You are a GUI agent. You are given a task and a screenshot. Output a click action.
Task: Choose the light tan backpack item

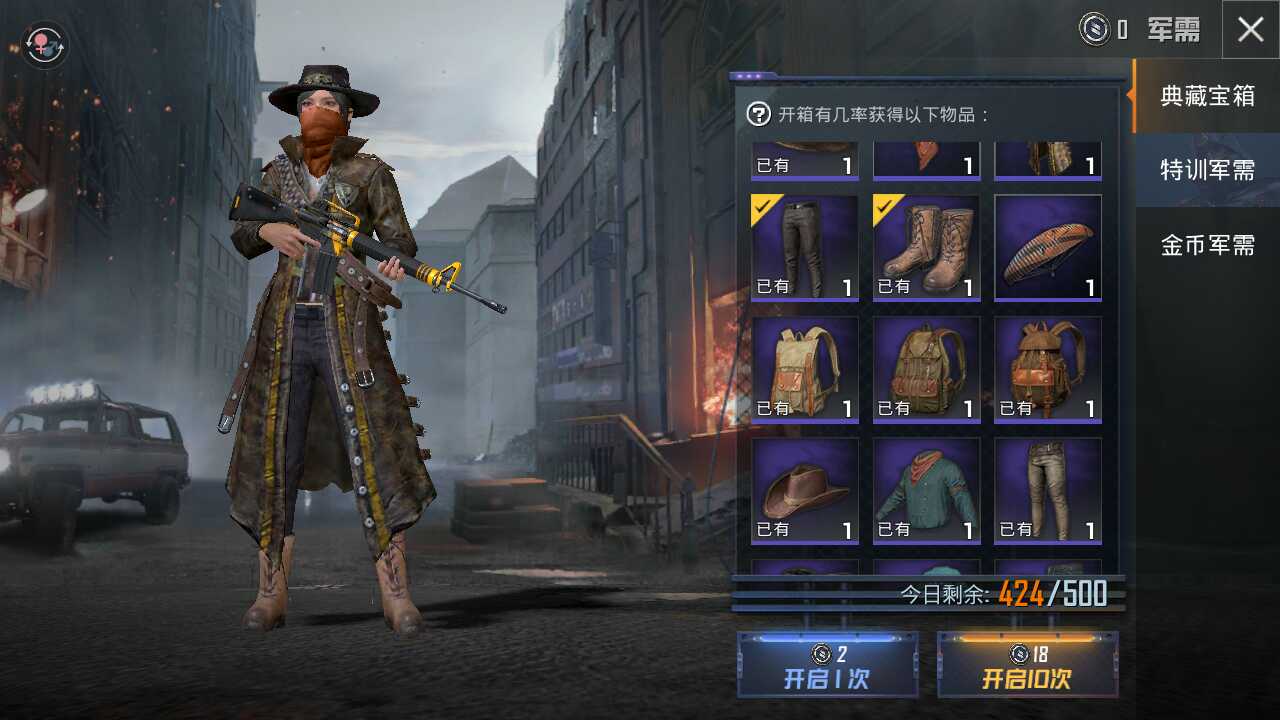(x=804, y=369)
